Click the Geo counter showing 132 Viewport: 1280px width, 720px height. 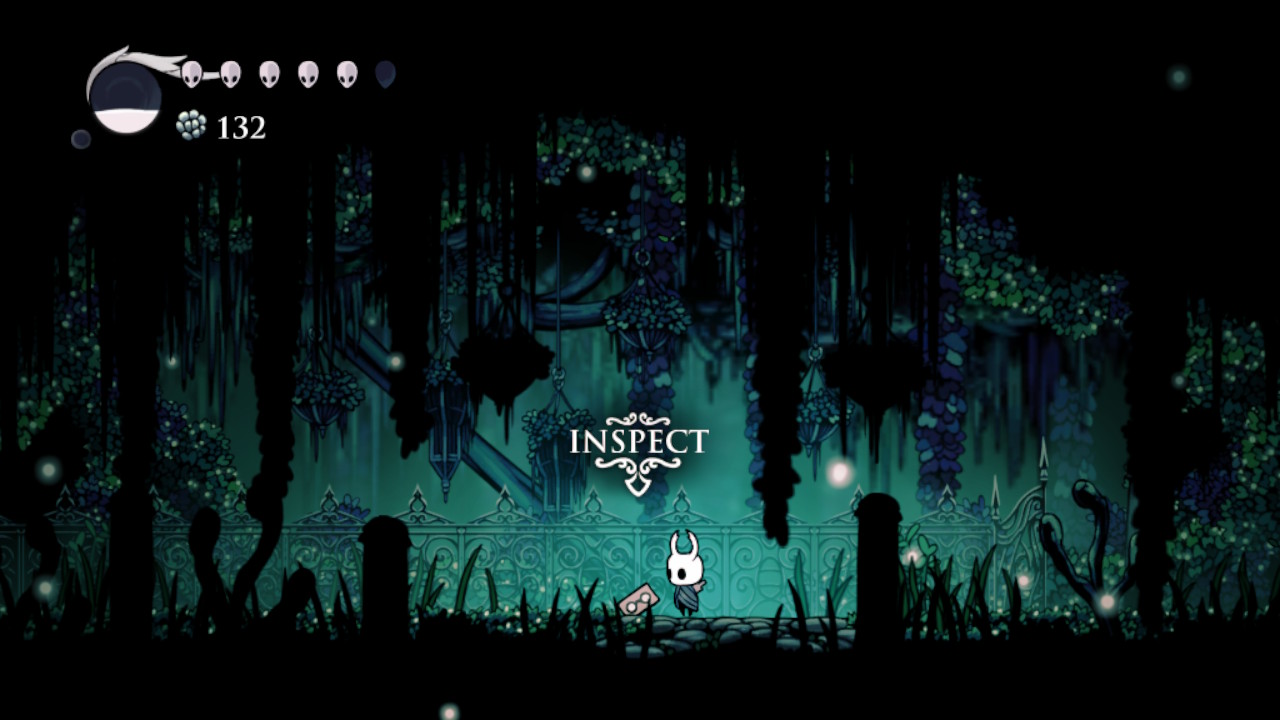(241, 126)
